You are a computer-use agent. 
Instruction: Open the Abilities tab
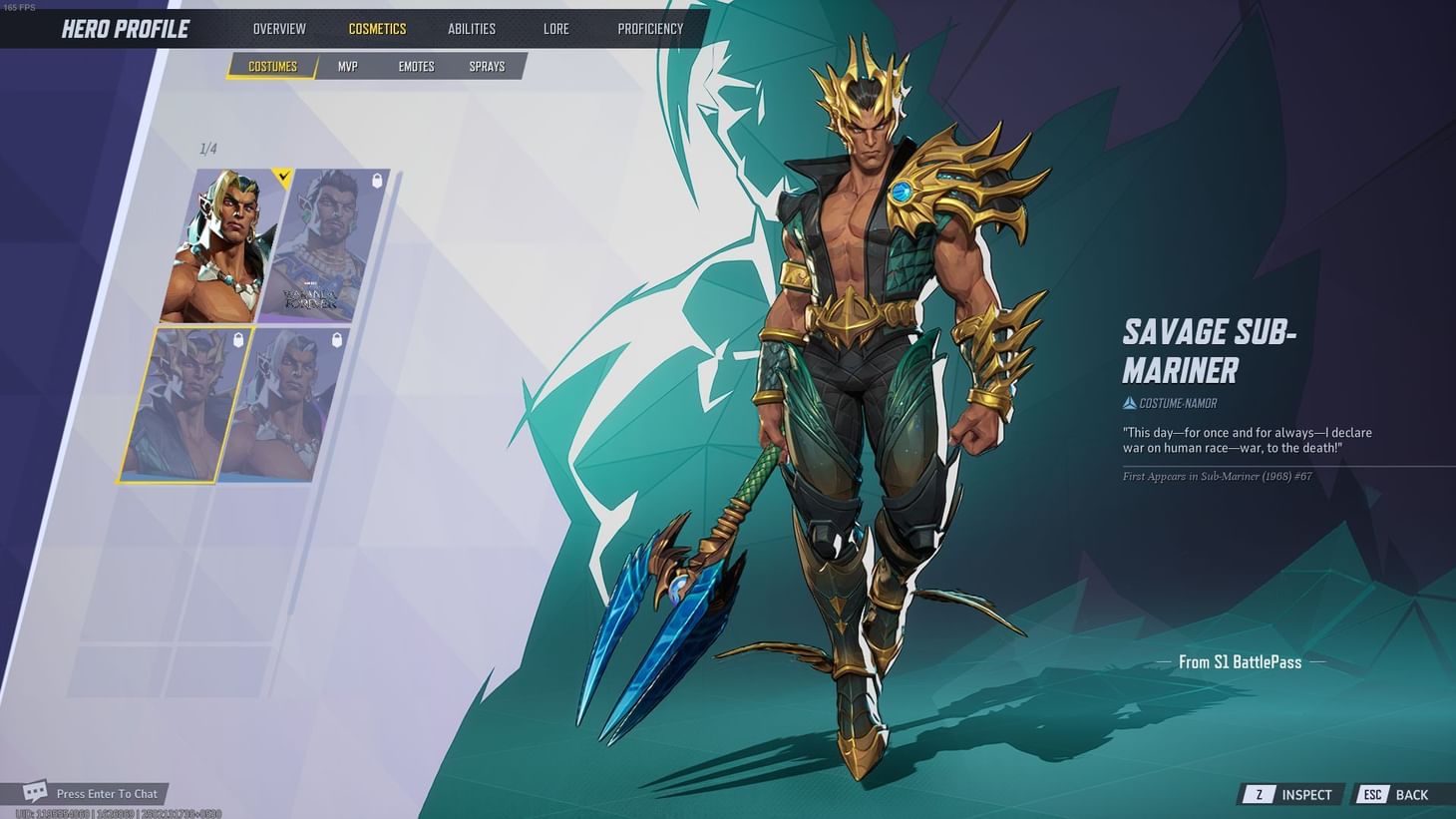pos(471,28)
